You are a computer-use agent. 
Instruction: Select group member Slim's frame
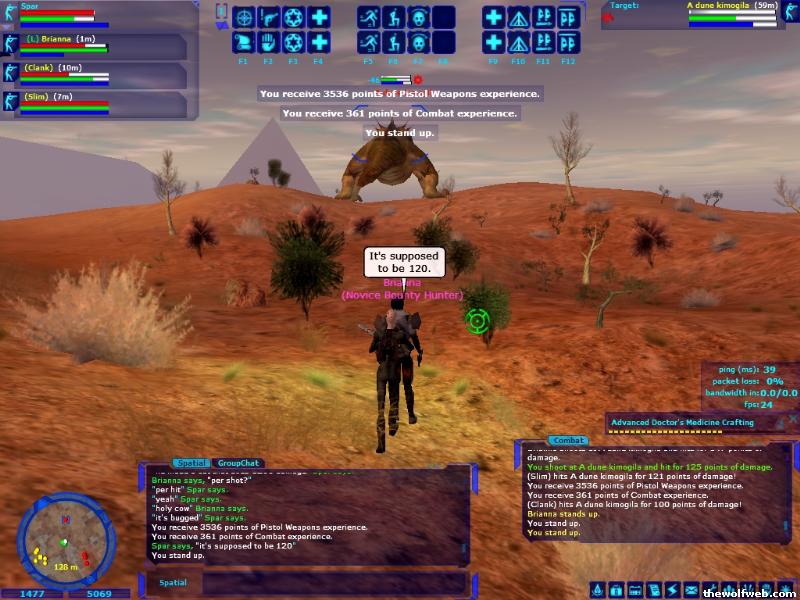coord(100,104)
